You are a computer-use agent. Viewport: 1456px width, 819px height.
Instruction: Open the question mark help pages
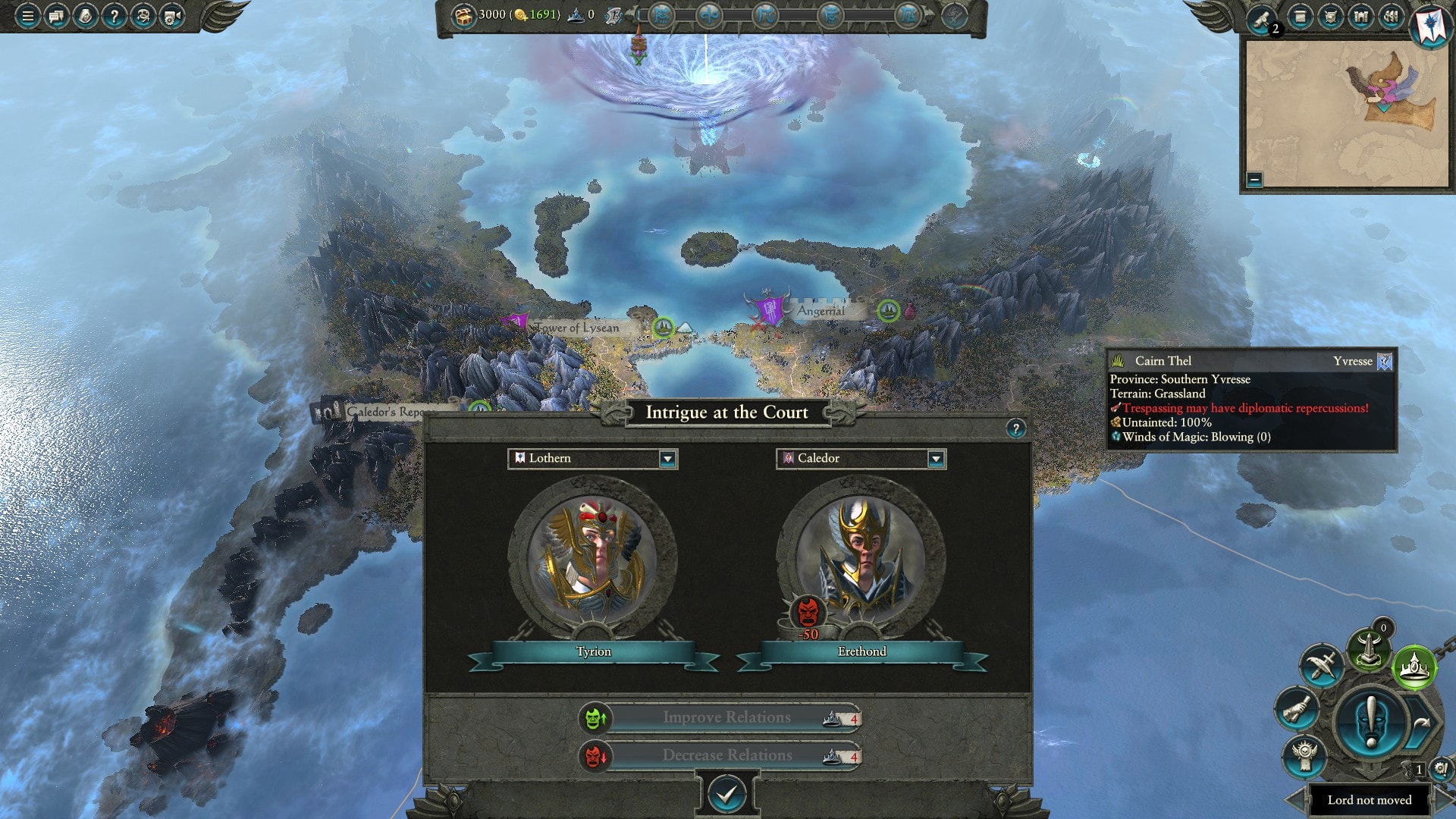(x=114, y=15)
